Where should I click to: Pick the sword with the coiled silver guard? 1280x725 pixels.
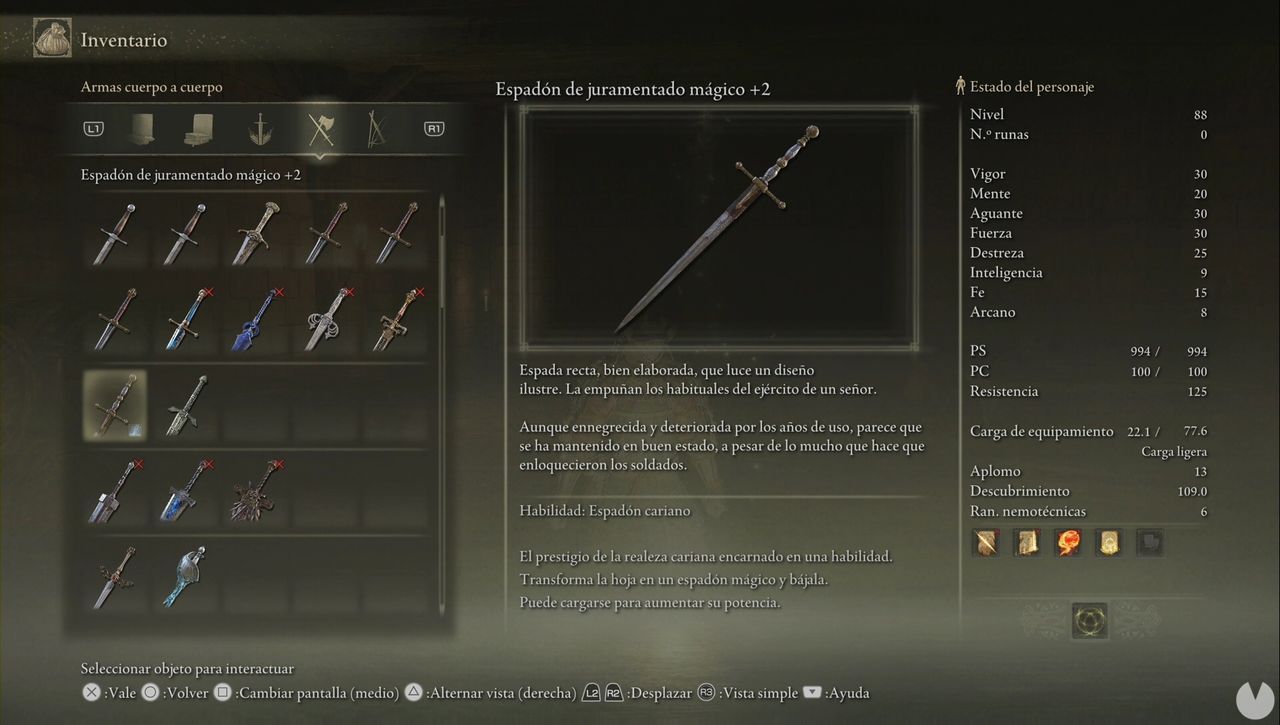327,319
